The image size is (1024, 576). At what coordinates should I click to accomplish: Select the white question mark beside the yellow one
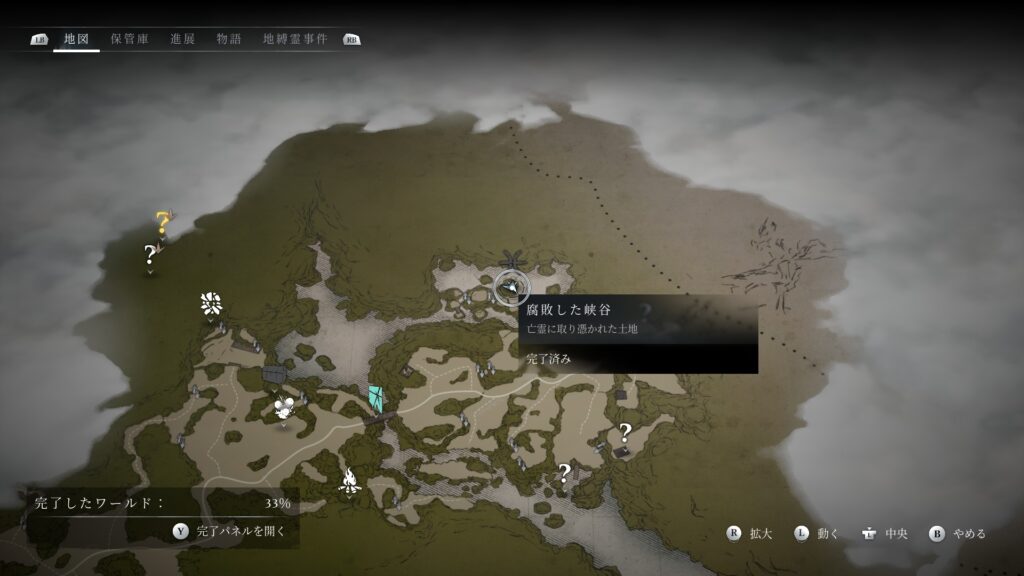pyautogui.click(x=150, y=253)
